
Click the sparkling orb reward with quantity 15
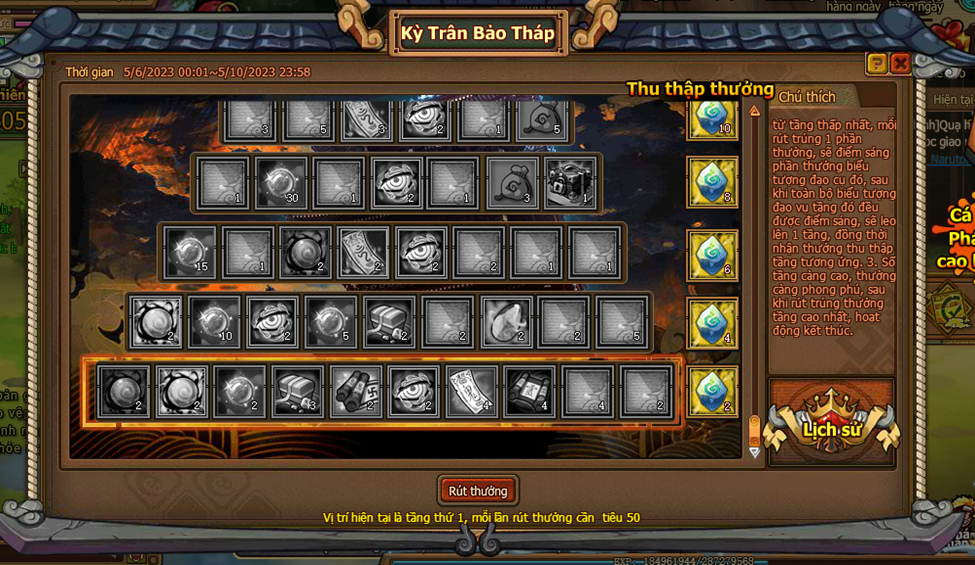click(190, 252)
